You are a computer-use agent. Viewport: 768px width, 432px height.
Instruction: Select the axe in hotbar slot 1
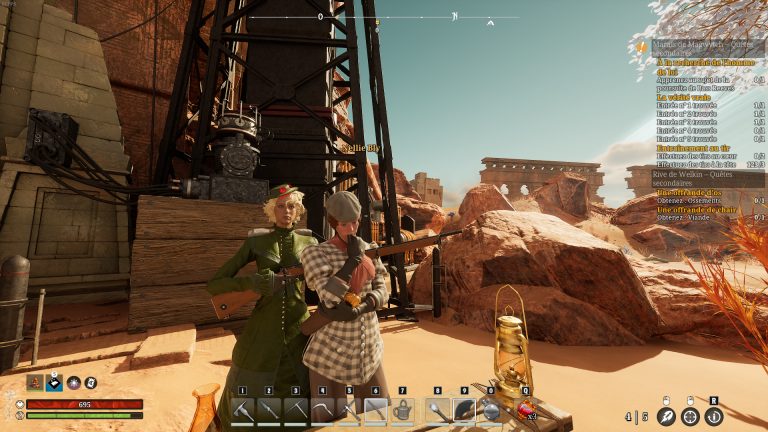(243, 410)
